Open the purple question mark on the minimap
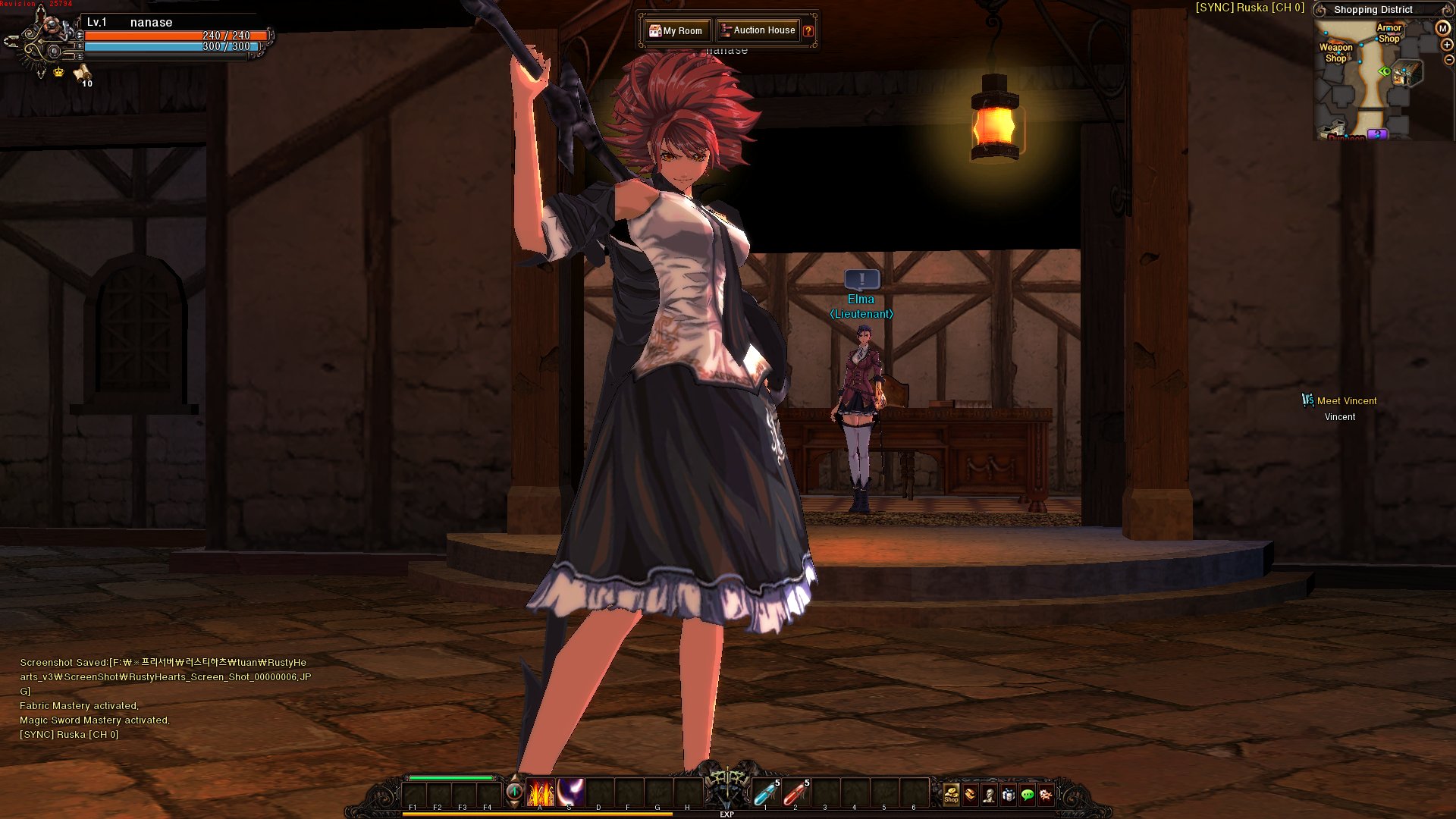1456x819 pixels. tap(1377, 134)
